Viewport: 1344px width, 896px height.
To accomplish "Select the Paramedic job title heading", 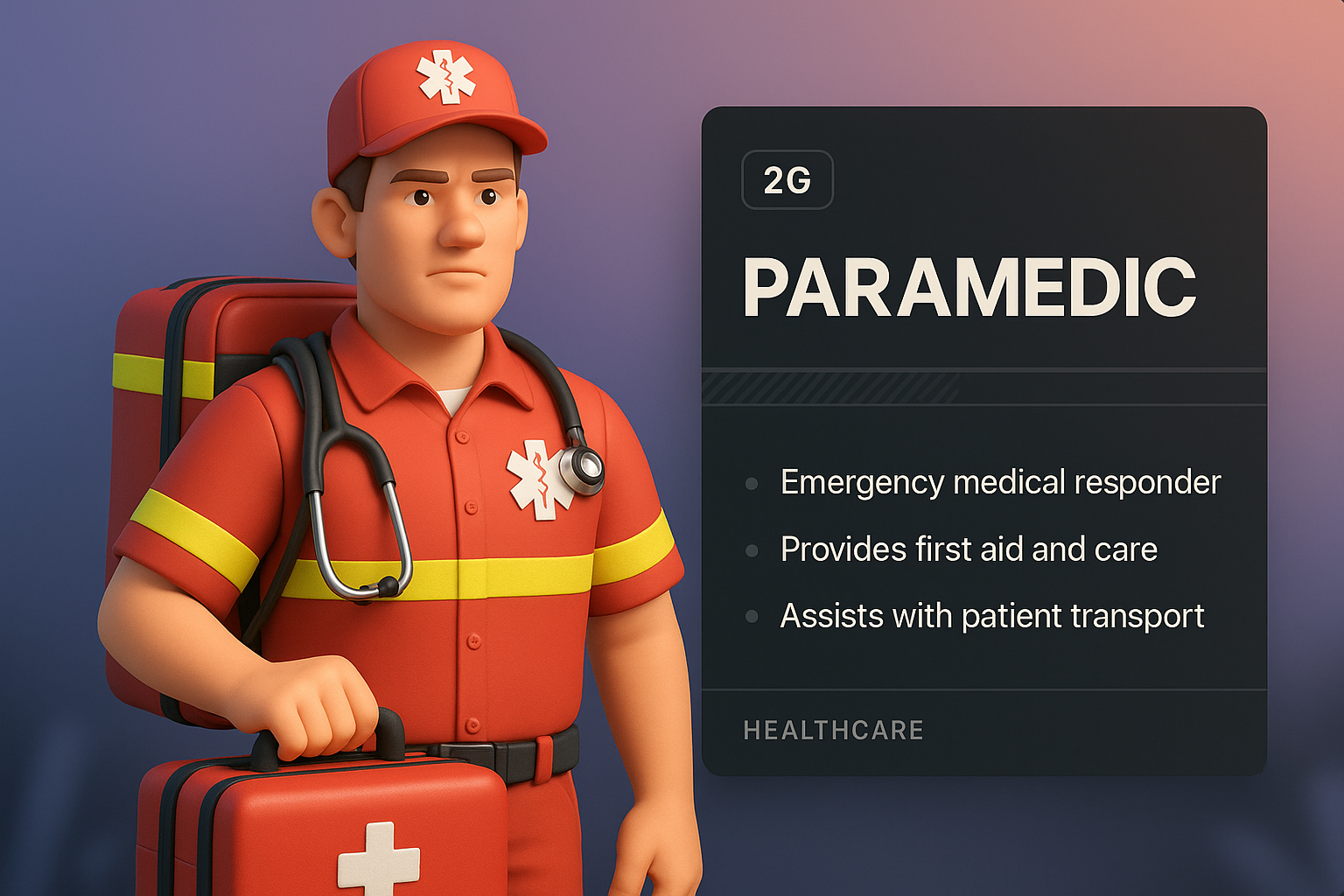I will [969, 288].
